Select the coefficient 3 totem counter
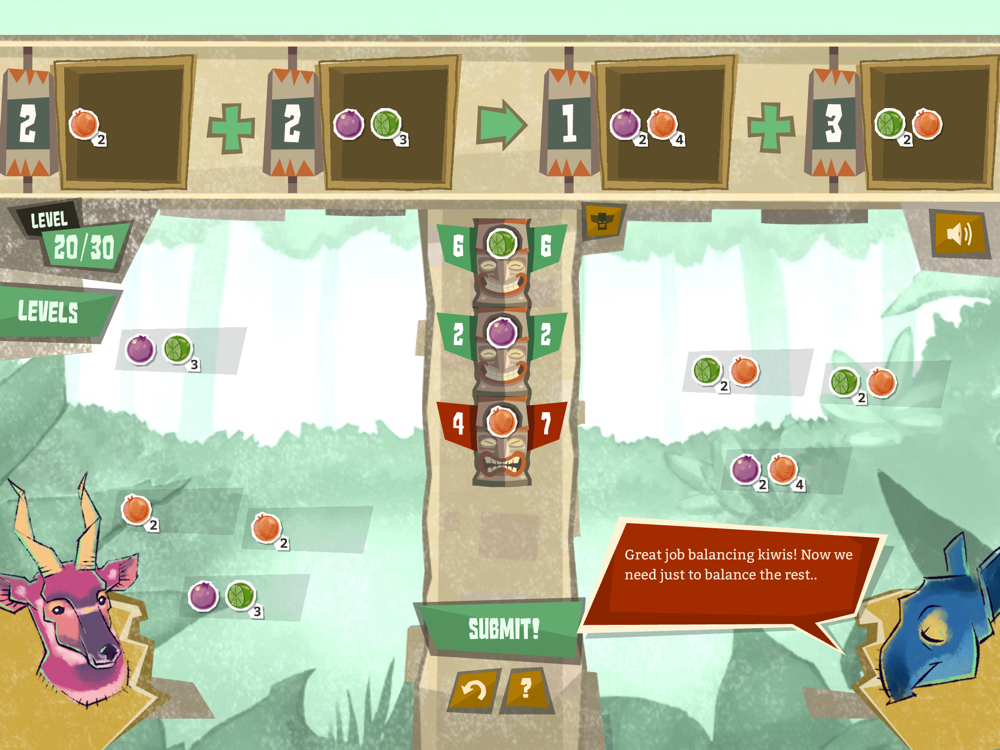Screen dimensions: 1000x750 coord(833,124)
